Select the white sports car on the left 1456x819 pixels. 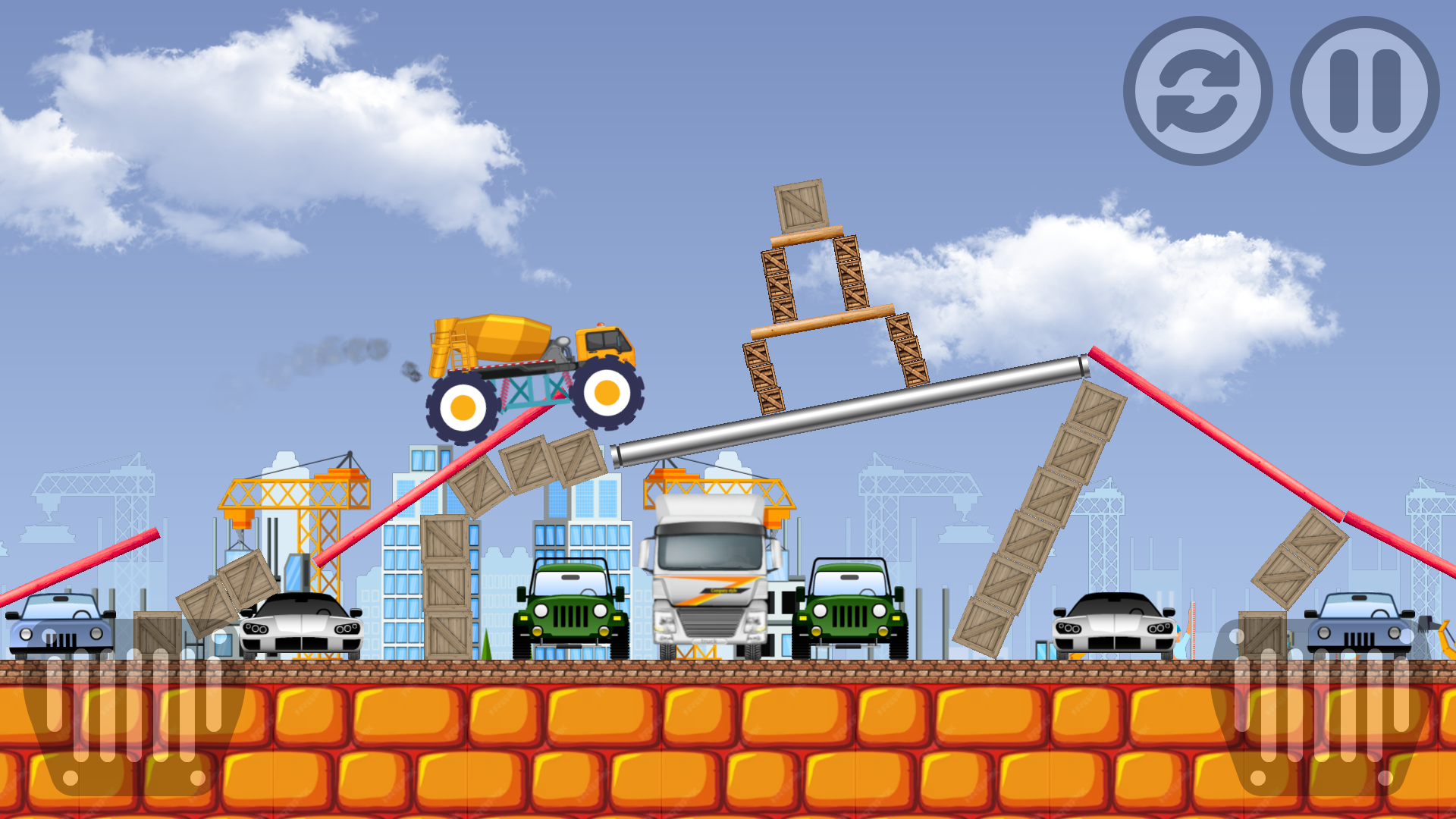coord(300,629)
